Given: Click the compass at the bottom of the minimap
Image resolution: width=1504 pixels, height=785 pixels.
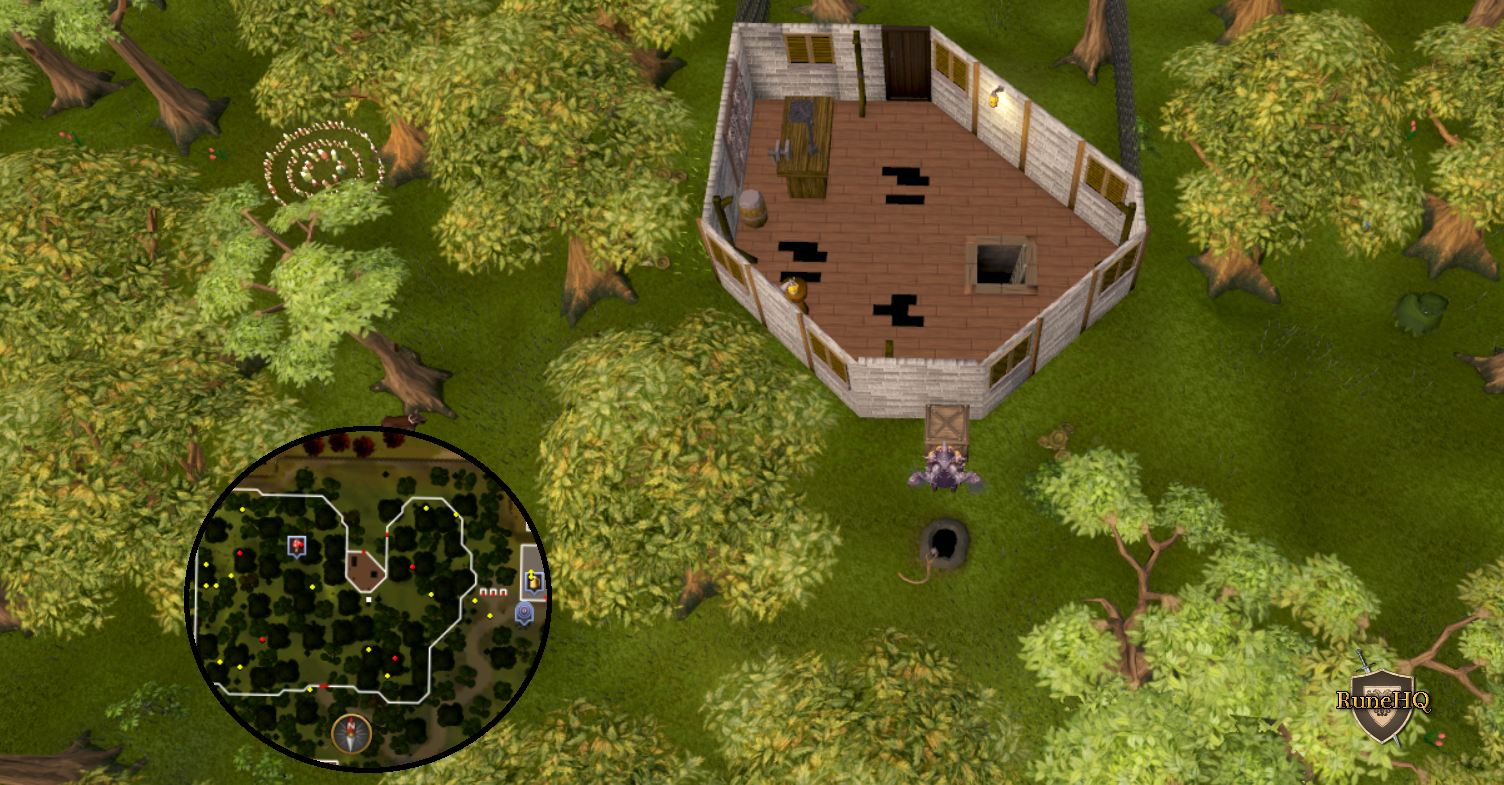Looking at the screenshot, I should [x=350, y=731].
